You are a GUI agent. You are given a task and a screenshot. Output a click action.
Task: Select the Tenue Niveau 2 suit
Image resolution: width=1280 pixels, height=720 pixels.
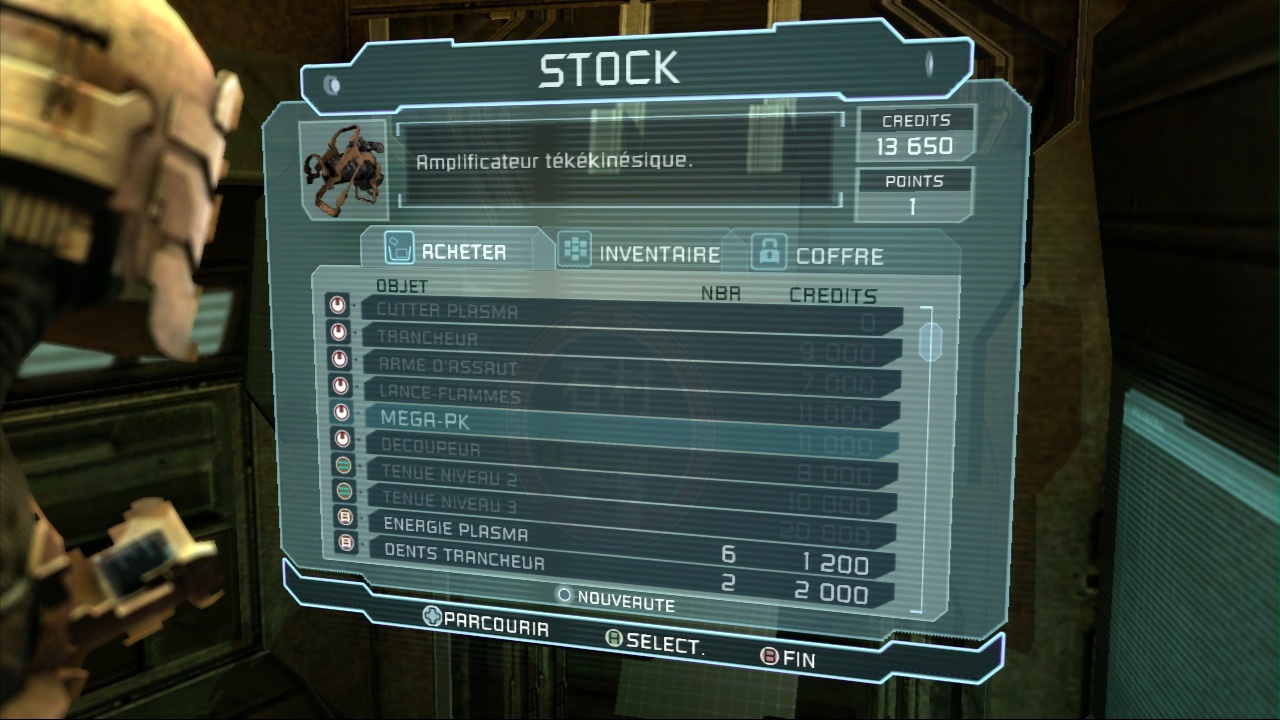[448, 475]
